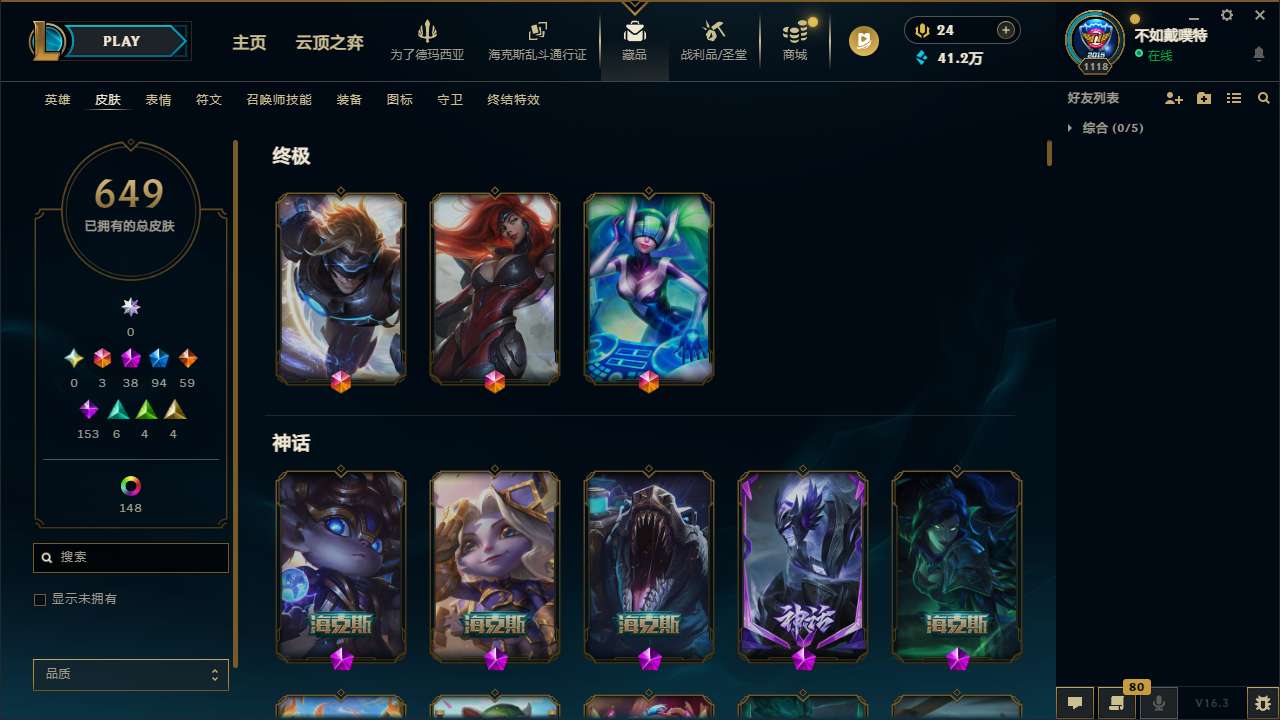Screen dimensions: 1280x720
Task: Enable the 显示未拥有 checkbox
Action: 40,599
